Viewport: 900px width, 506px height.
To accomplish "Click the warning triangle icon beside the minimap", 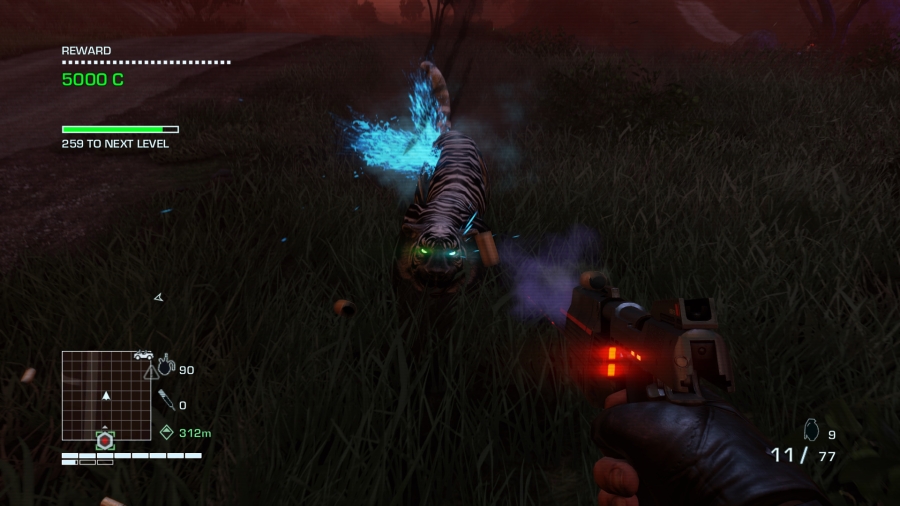I will click(151, 371).
